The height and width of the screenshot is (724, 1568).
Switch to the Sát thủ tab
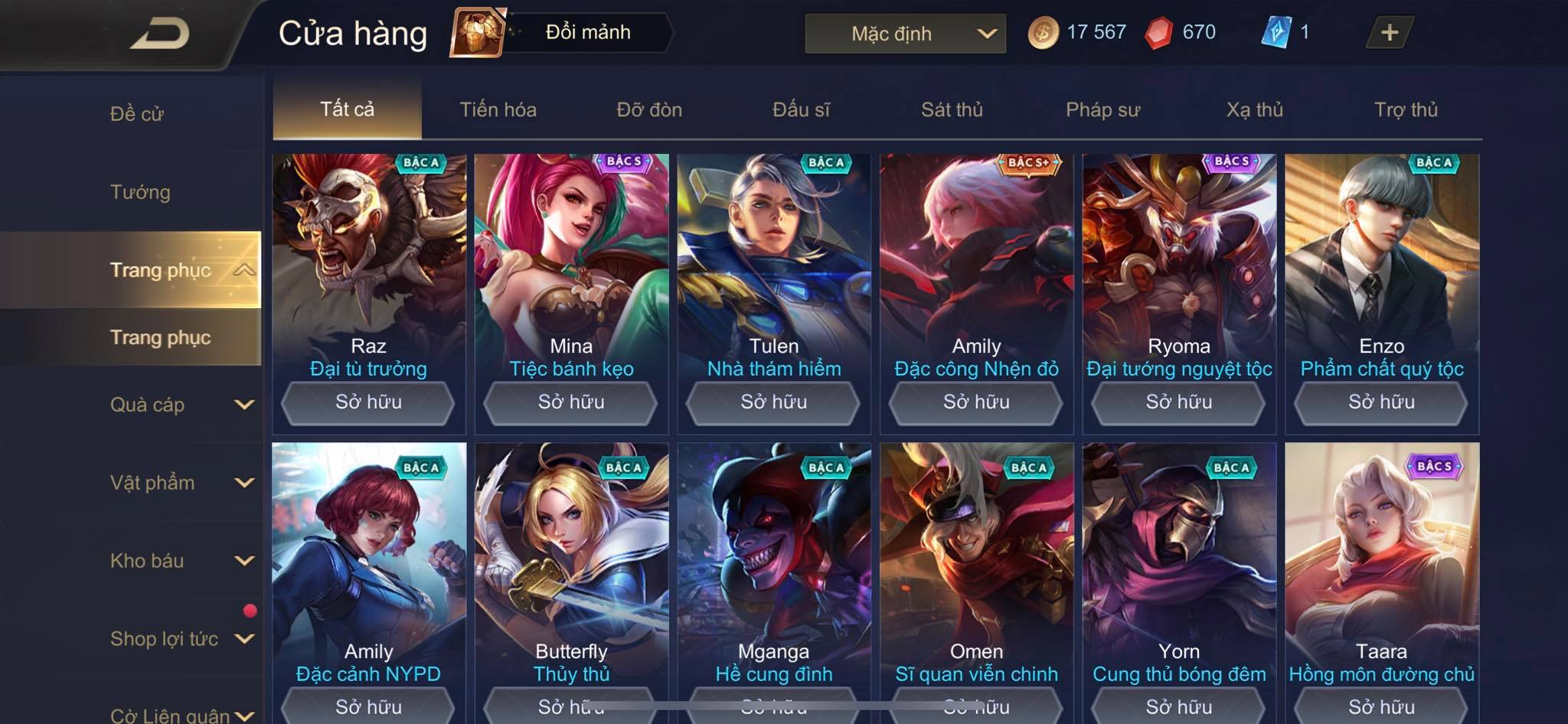tap(952, 110)
